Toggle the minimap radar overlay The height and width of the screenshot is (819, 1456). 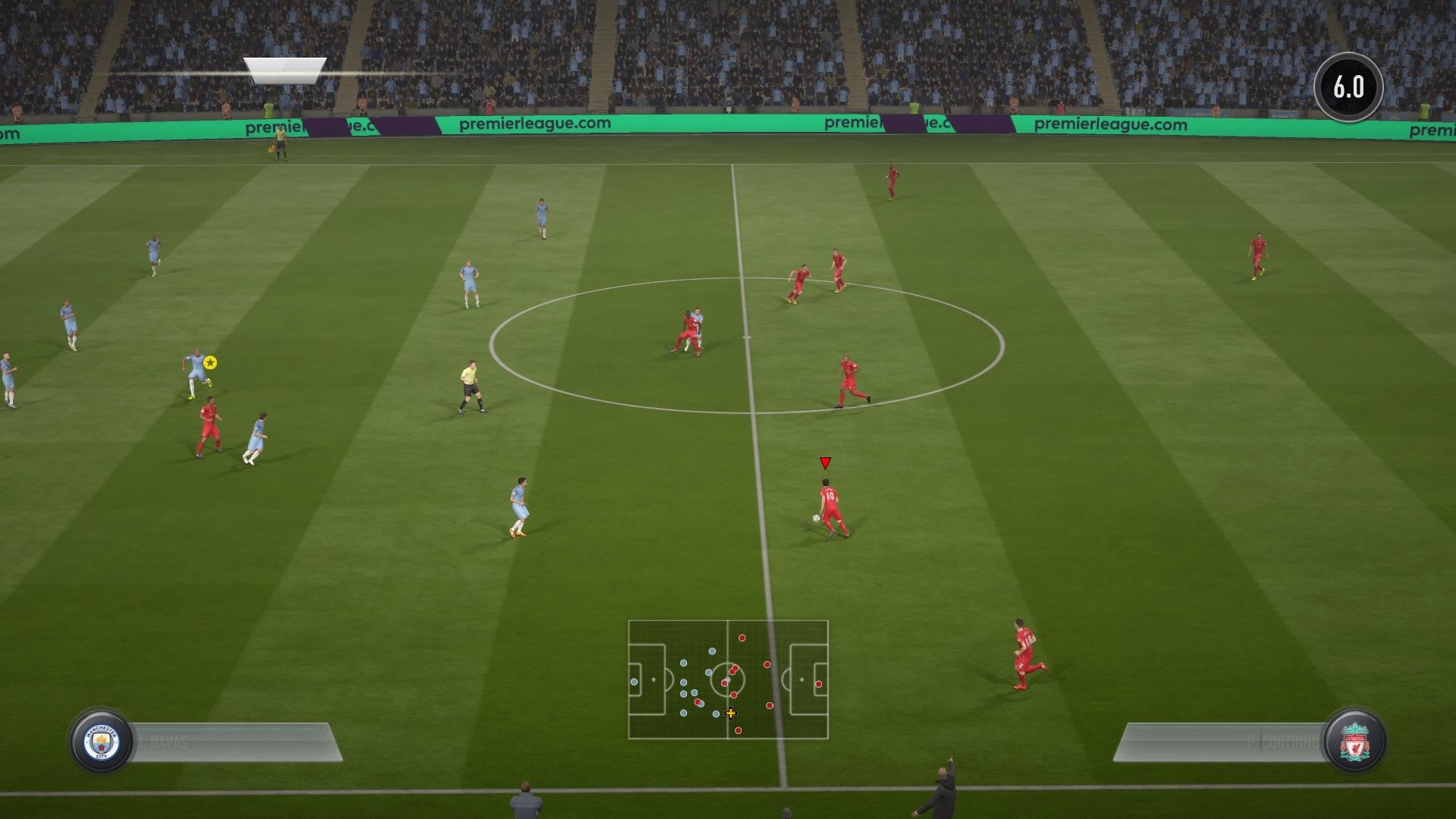pyautogui.click(x=728, y=680)
